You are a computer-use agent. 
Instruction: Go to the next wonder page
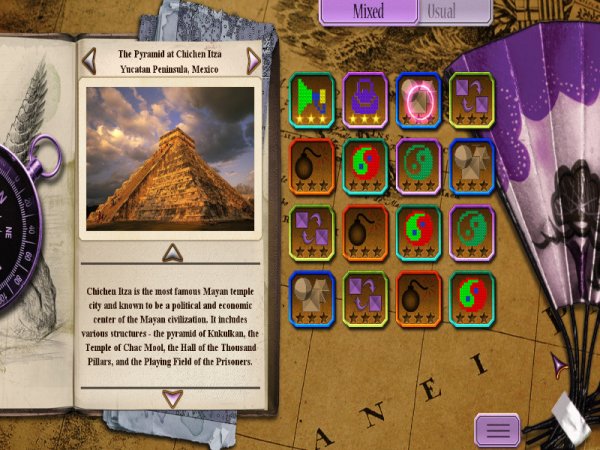[253, 61]
